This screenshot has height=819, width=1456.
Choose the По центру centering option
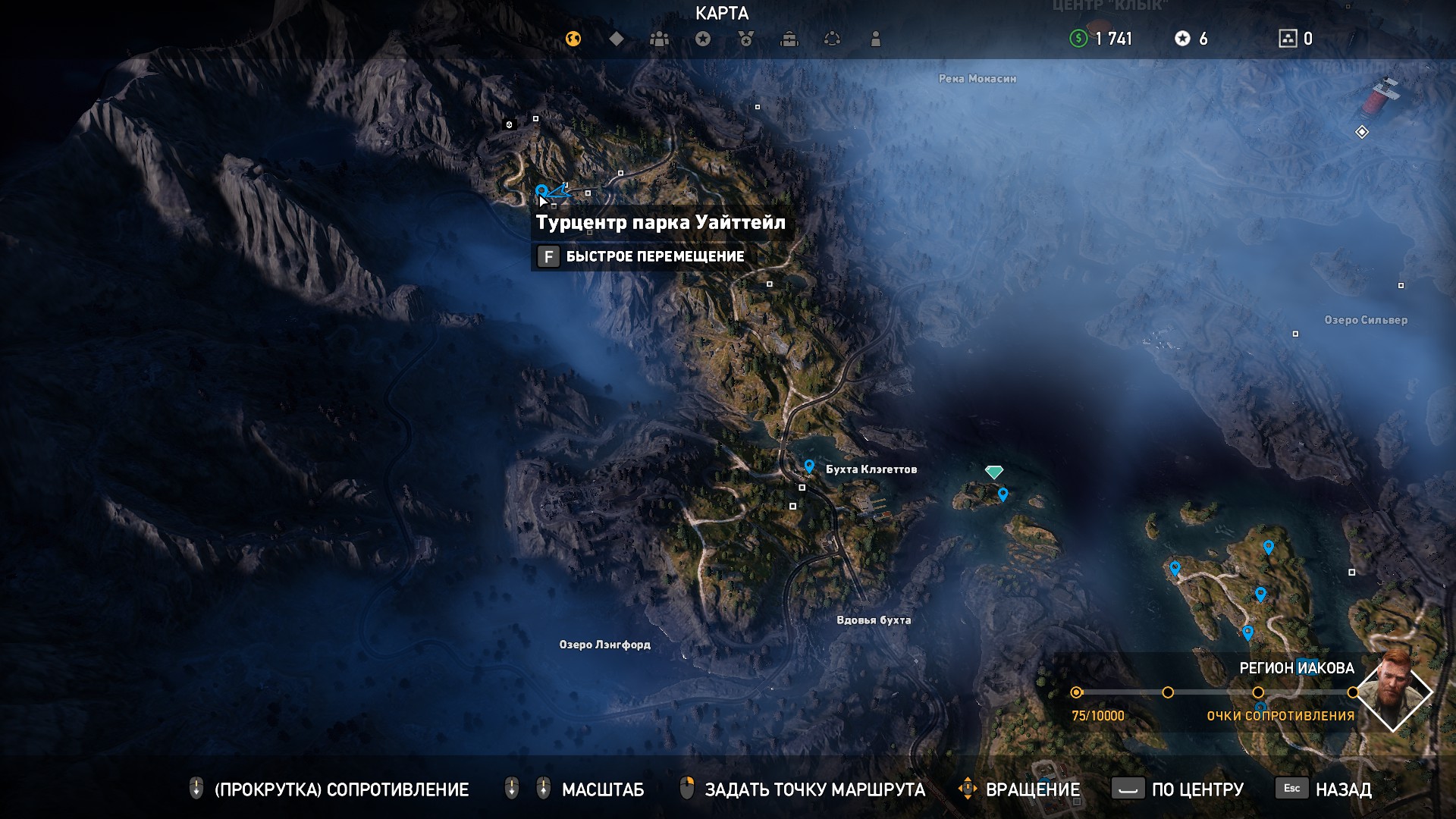[1197, 789]
